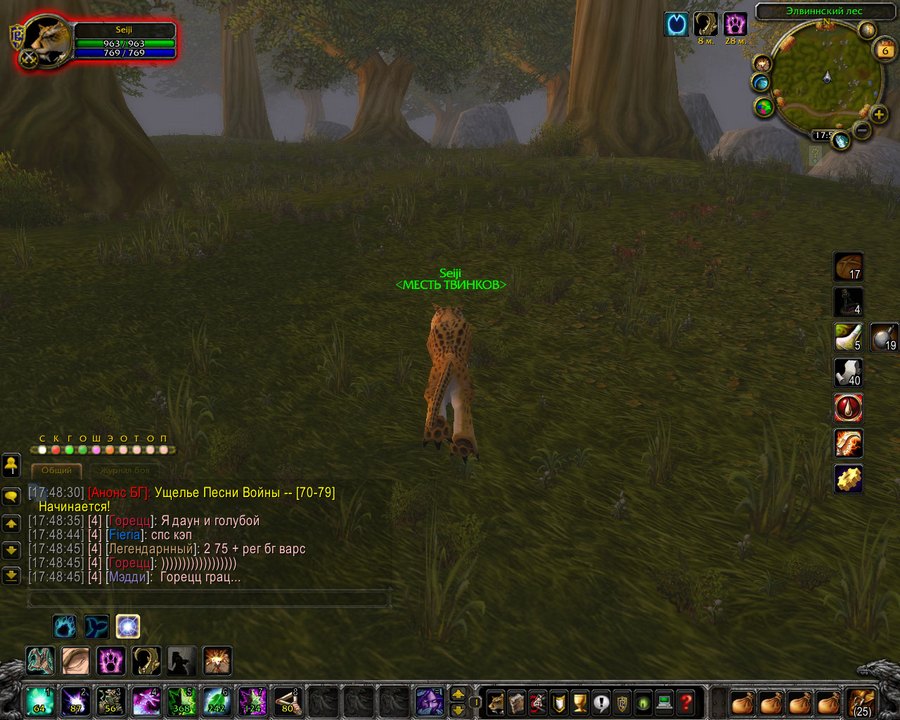Use the bomb item with 19 charges
This screenshot has height=720, width=900.
[884, 338]
